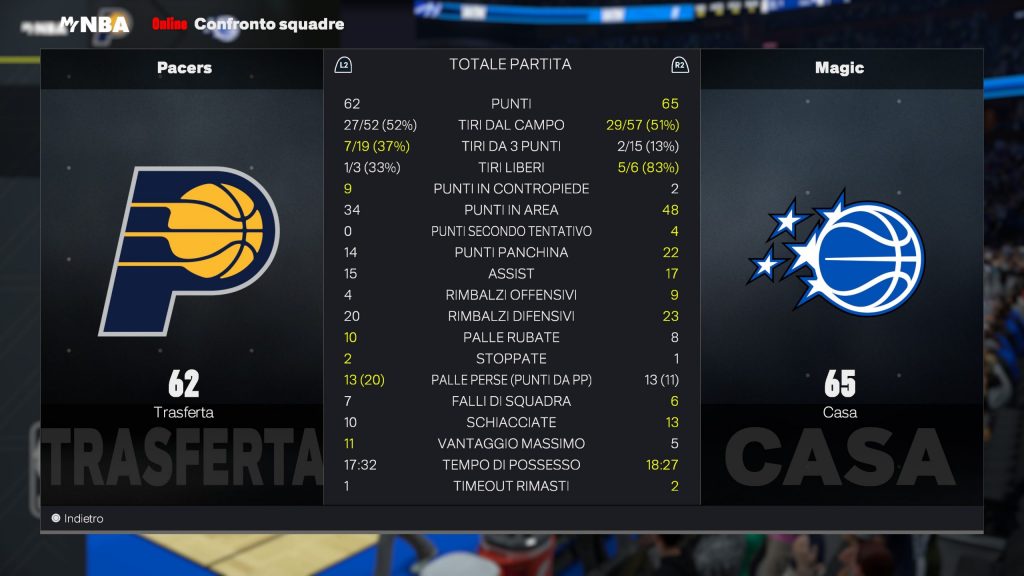This screenshot has height=576, width=1024.
Task: Select the Totale Partita period header
Action: (x=510, y=64)
